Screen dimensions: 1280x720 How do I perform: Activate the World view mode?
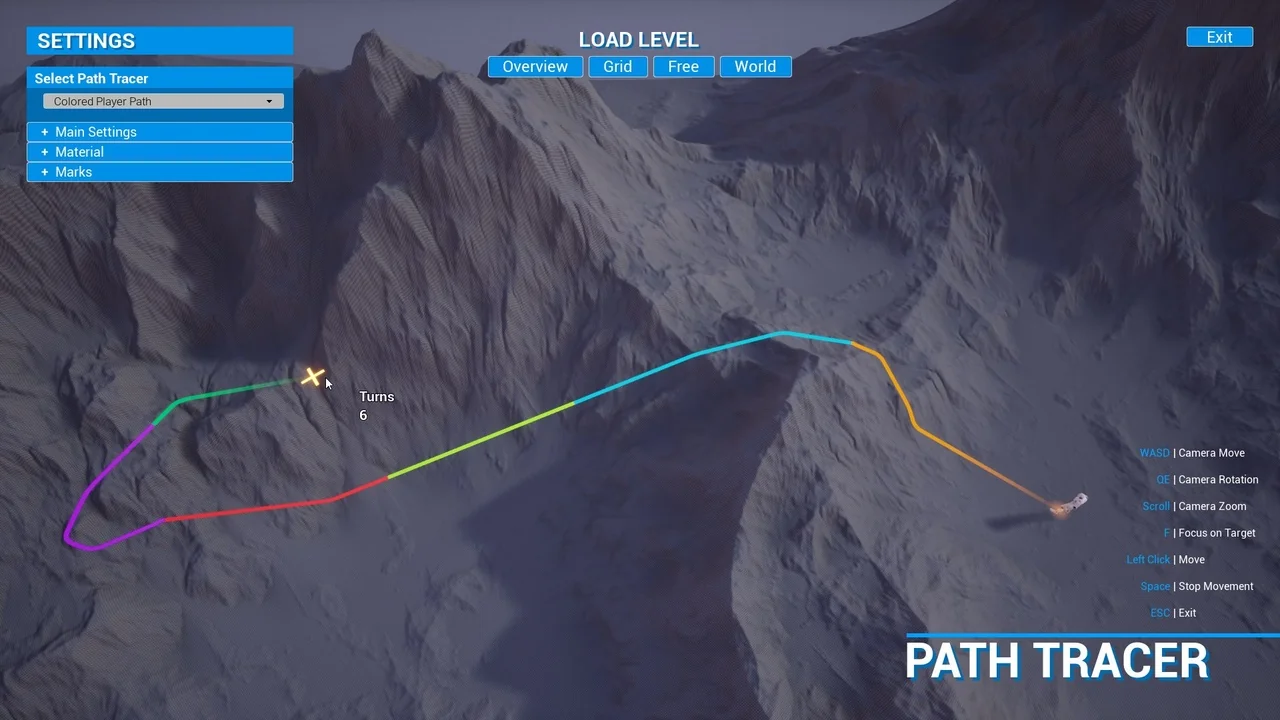pos(755,66)
